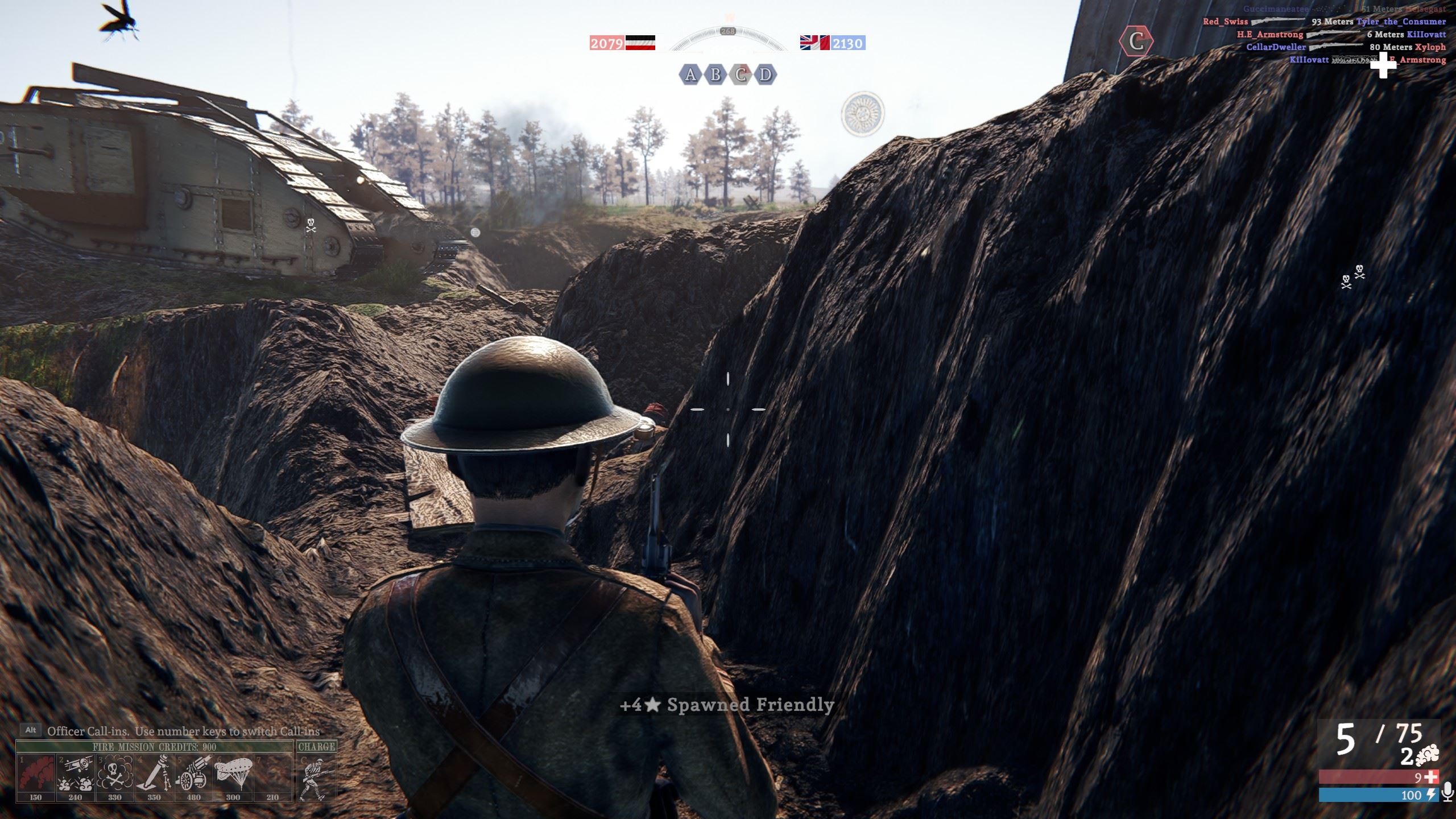Image resolution: width=1456 pixels, height=819 pixels.
Task: Click capture point B hexagon
Action: tap(715, 75)
